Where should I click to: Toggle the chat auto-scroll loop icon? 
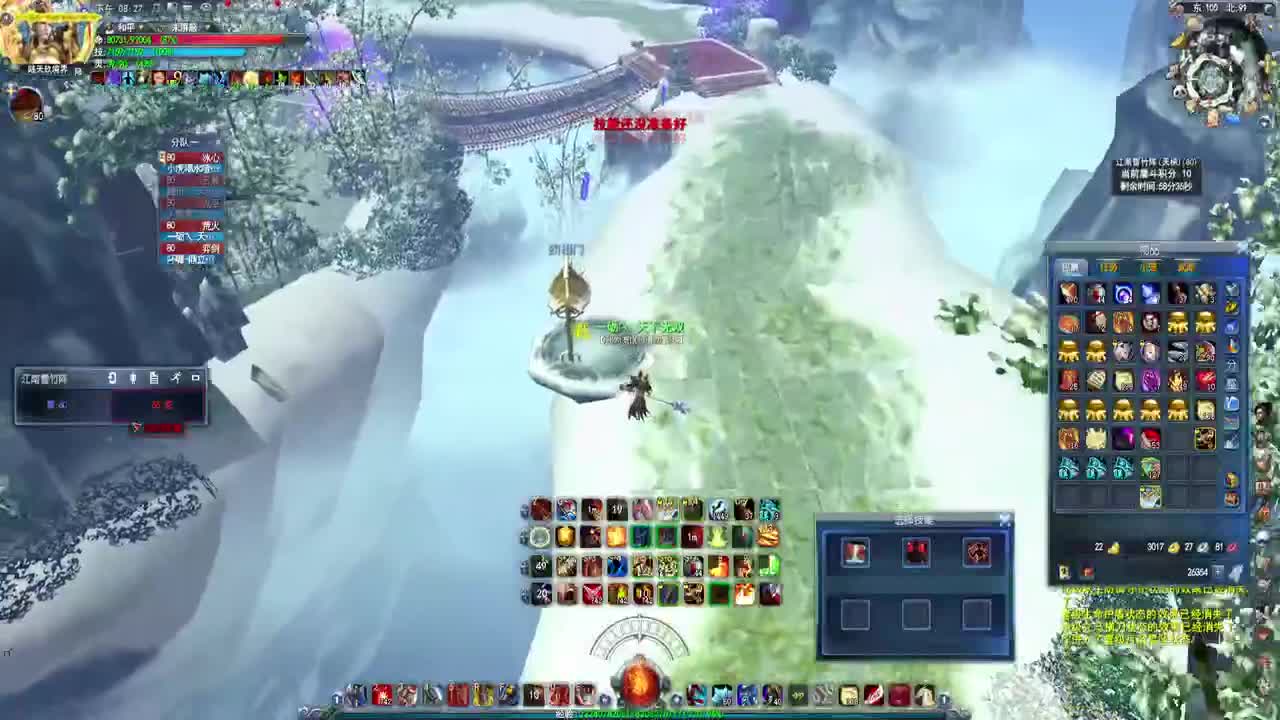coord(112,378)
